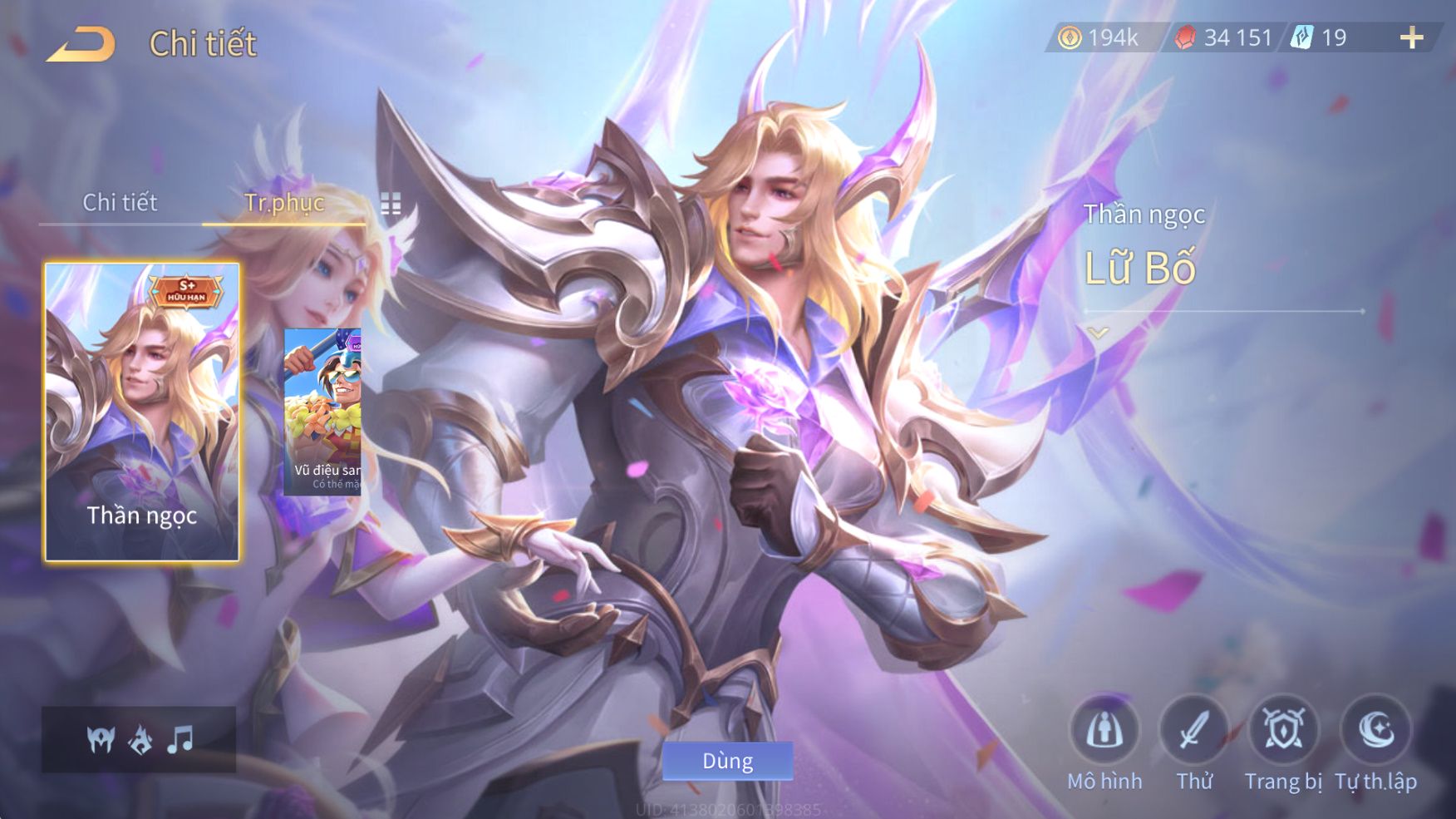Play the skin's music note preview

pyautogui.click(x=180, y=739)
